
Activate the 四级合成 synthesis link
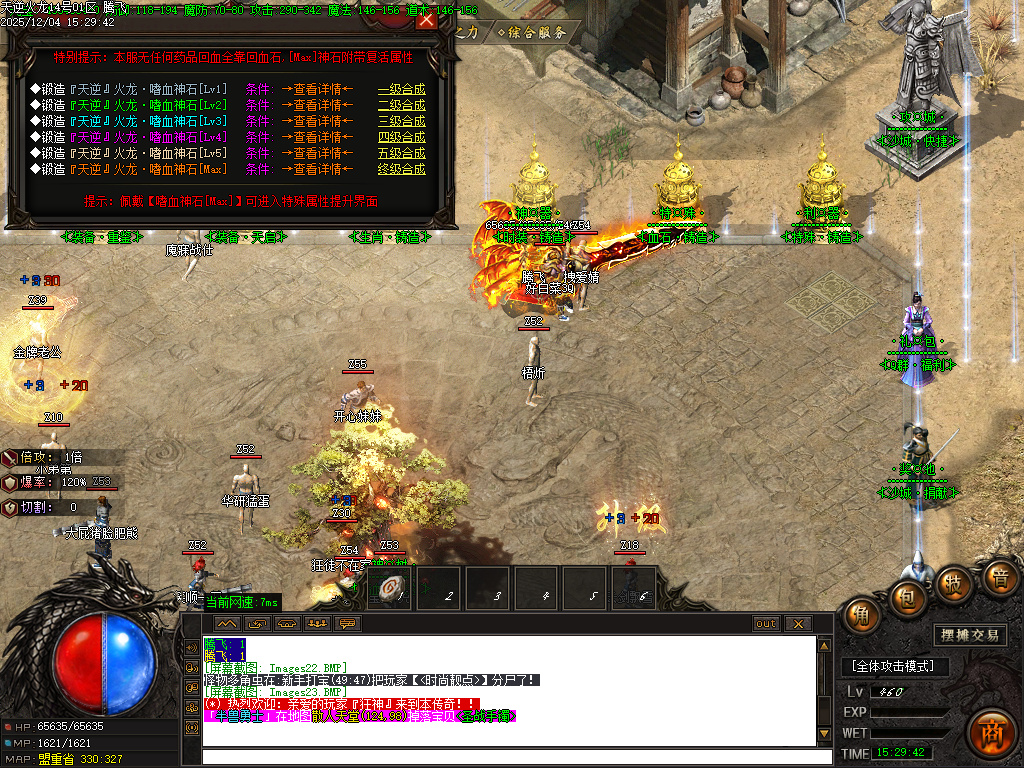point(401,137)
